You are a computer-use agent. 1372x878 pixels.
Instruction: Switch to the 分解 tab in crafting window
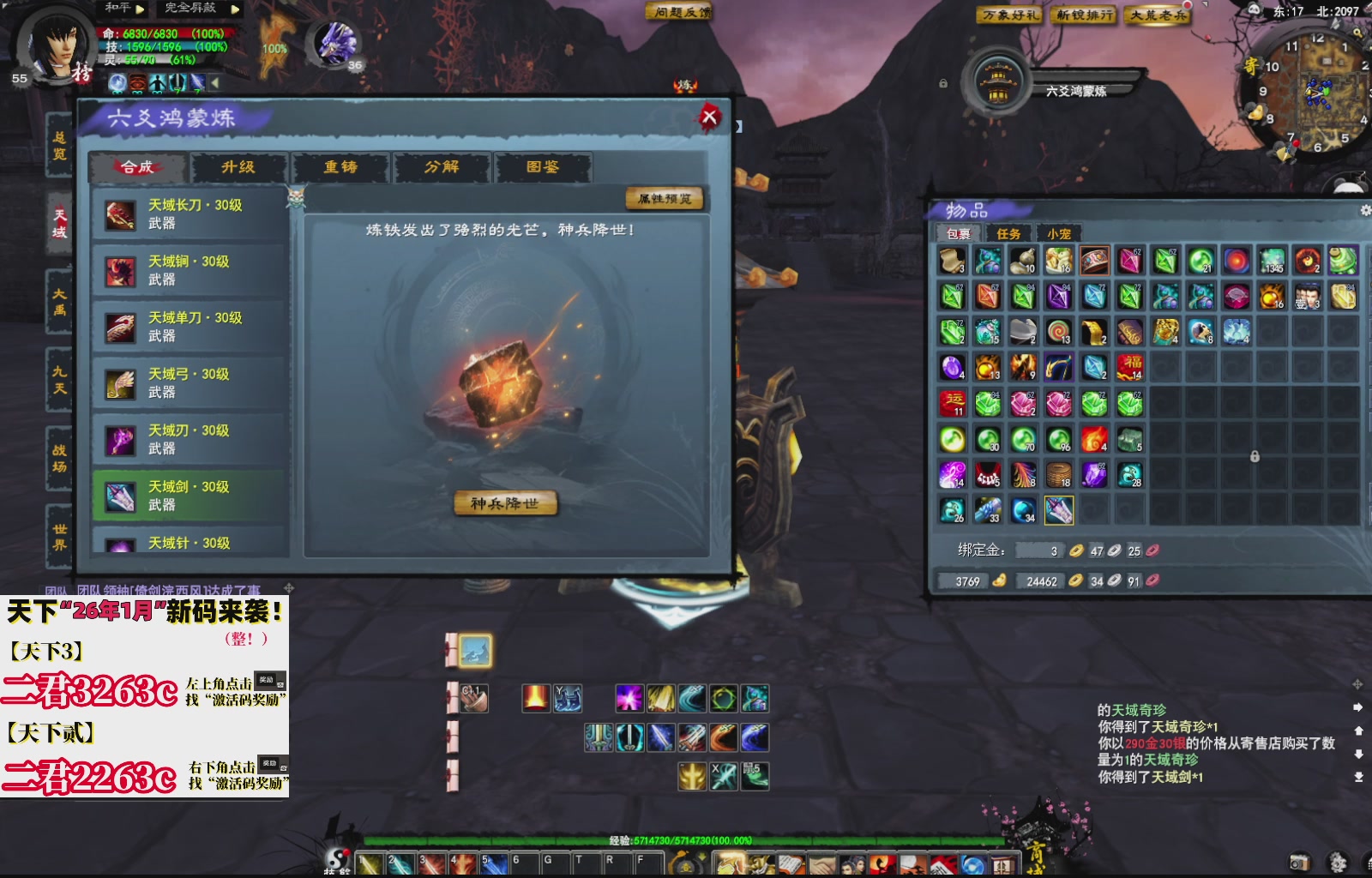tap(442, 169)
